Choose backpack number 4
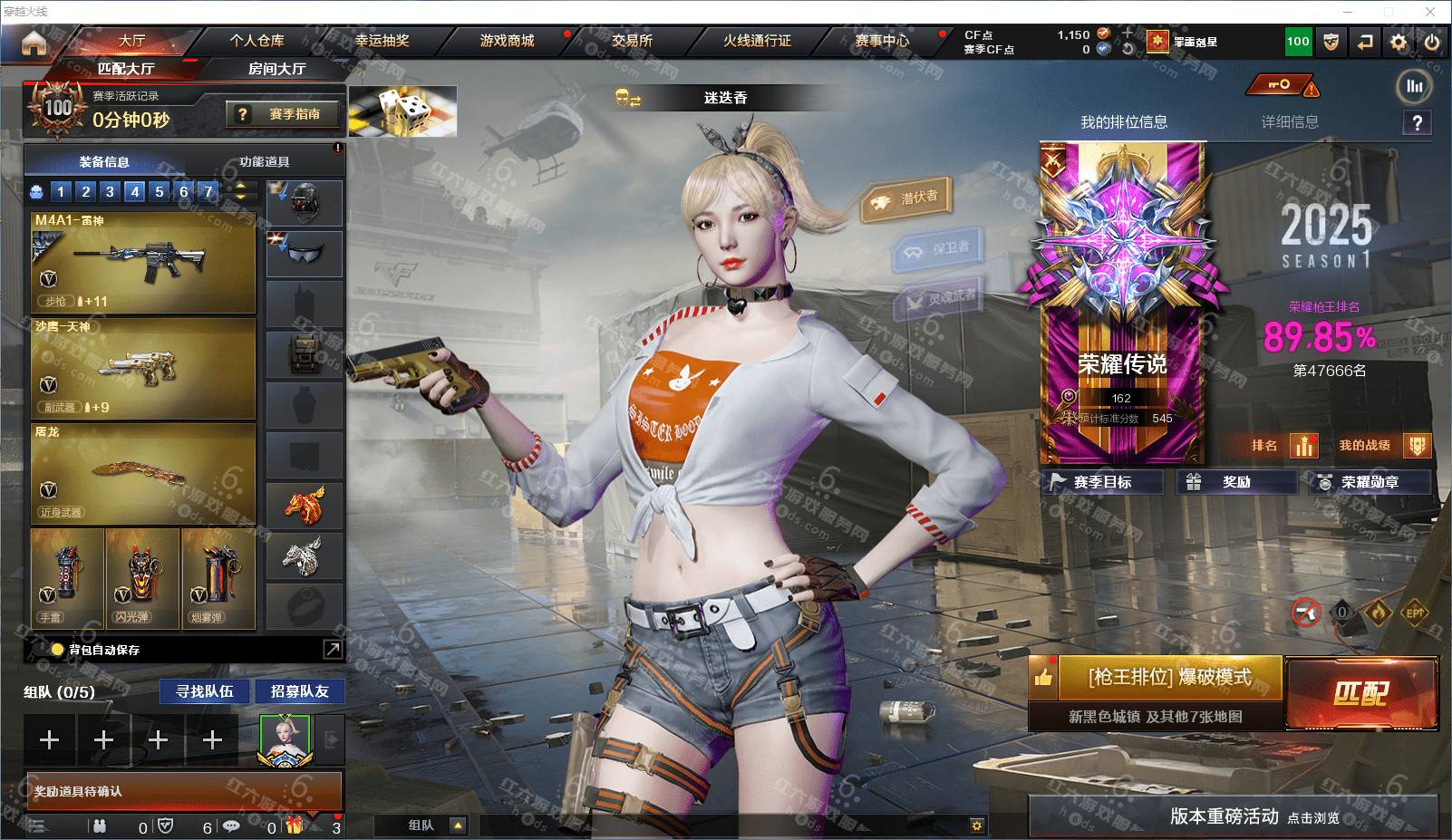1452x840 pixels. click(135, 191)
